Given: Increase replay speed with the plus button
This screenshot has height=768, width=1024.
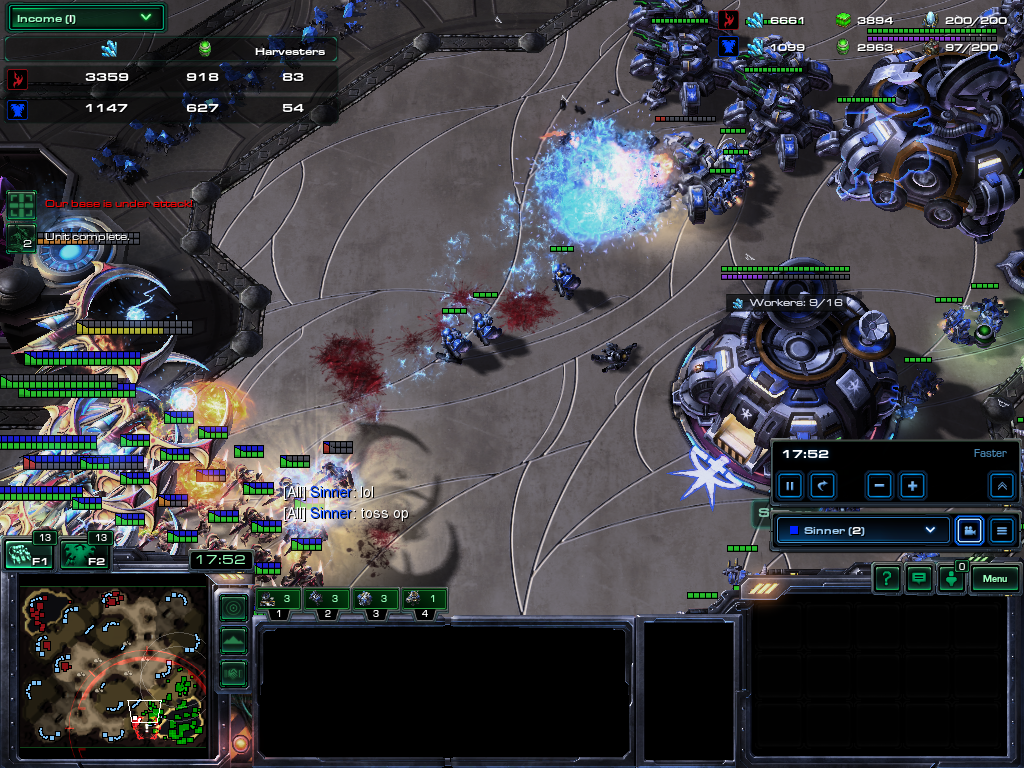Looking at the screenshot, I should pos(912,486).
